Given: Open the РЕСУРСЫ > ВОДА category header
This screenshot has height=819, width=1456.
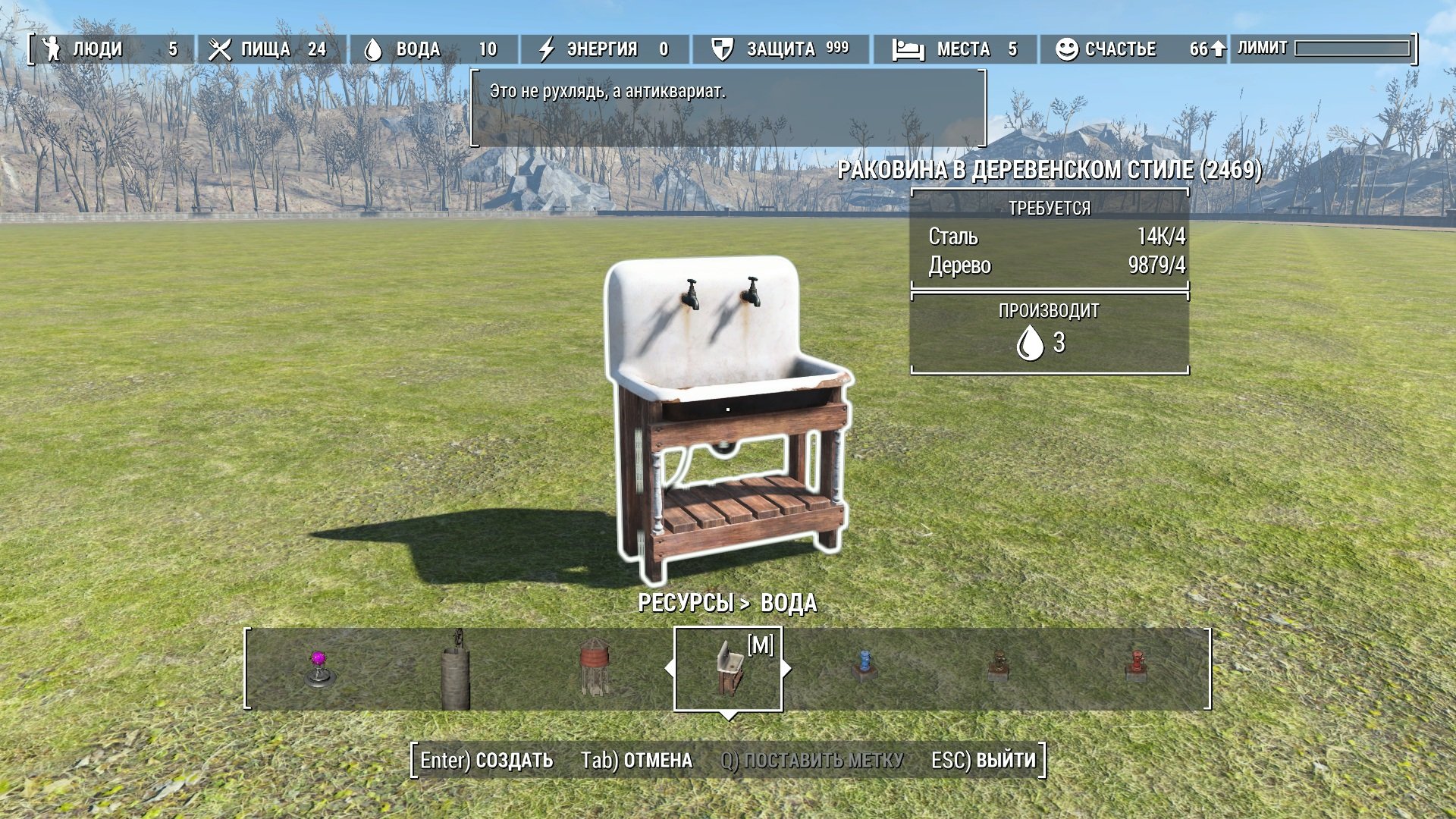Looking at the screenshot, I should [x=727, y=603].
